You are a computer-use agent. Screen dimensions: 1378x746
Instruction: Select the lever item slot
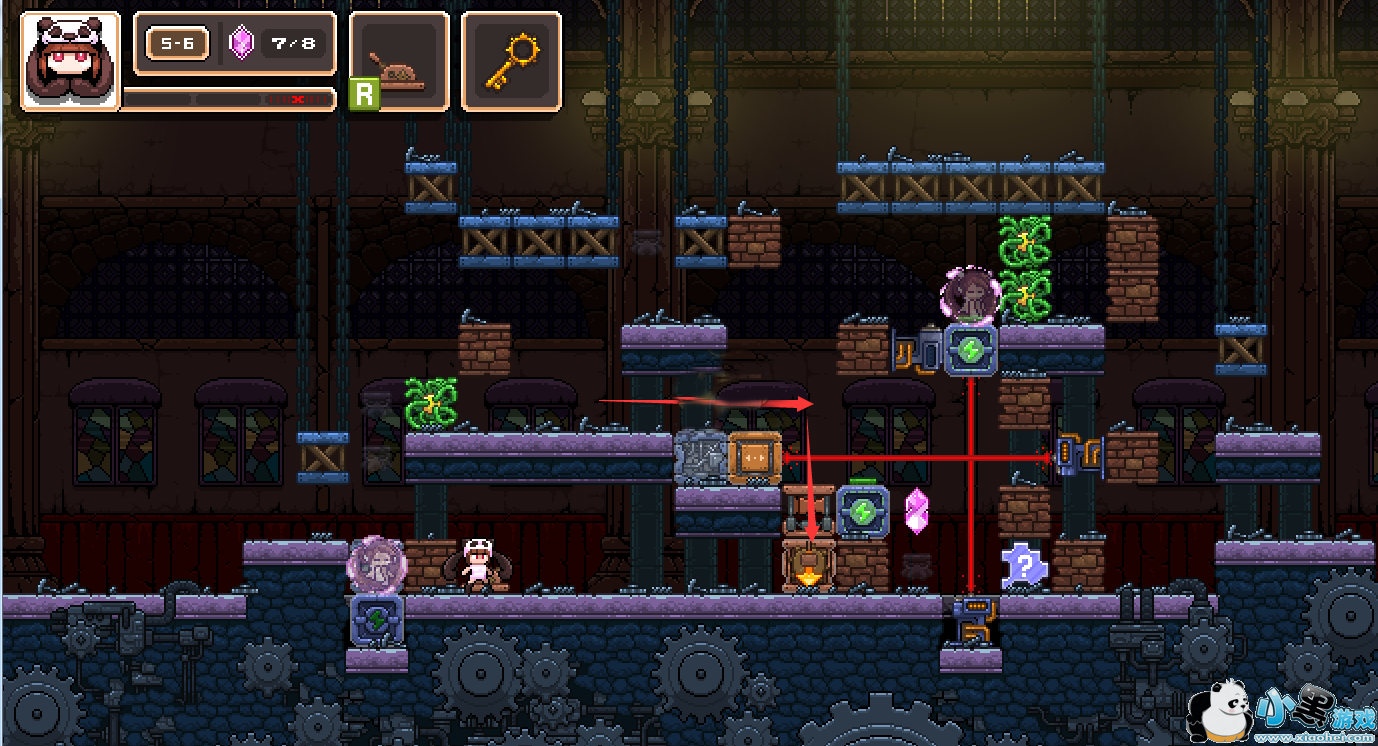click(x=400, y=60)
